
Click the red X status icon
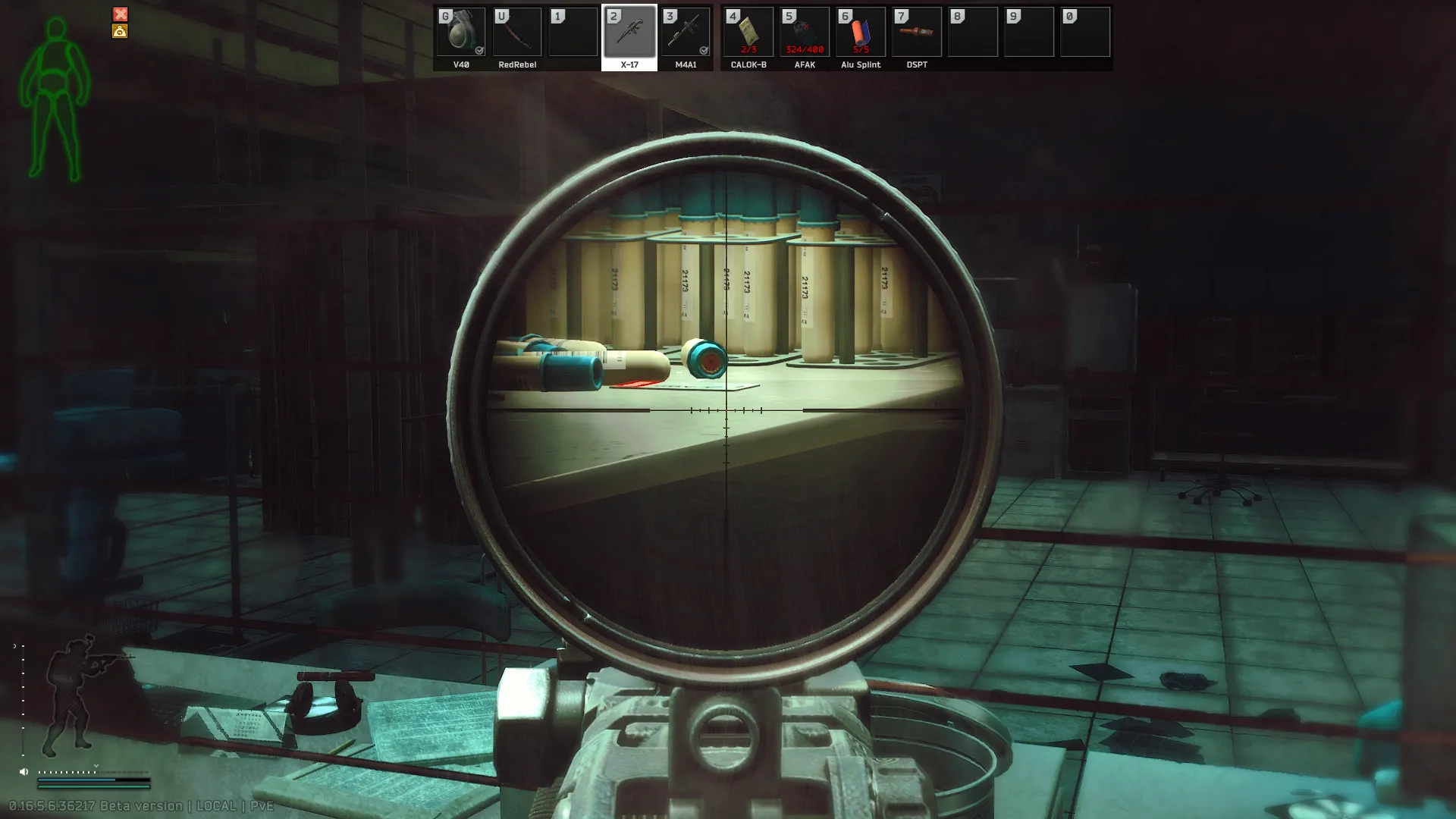(121, 14)
